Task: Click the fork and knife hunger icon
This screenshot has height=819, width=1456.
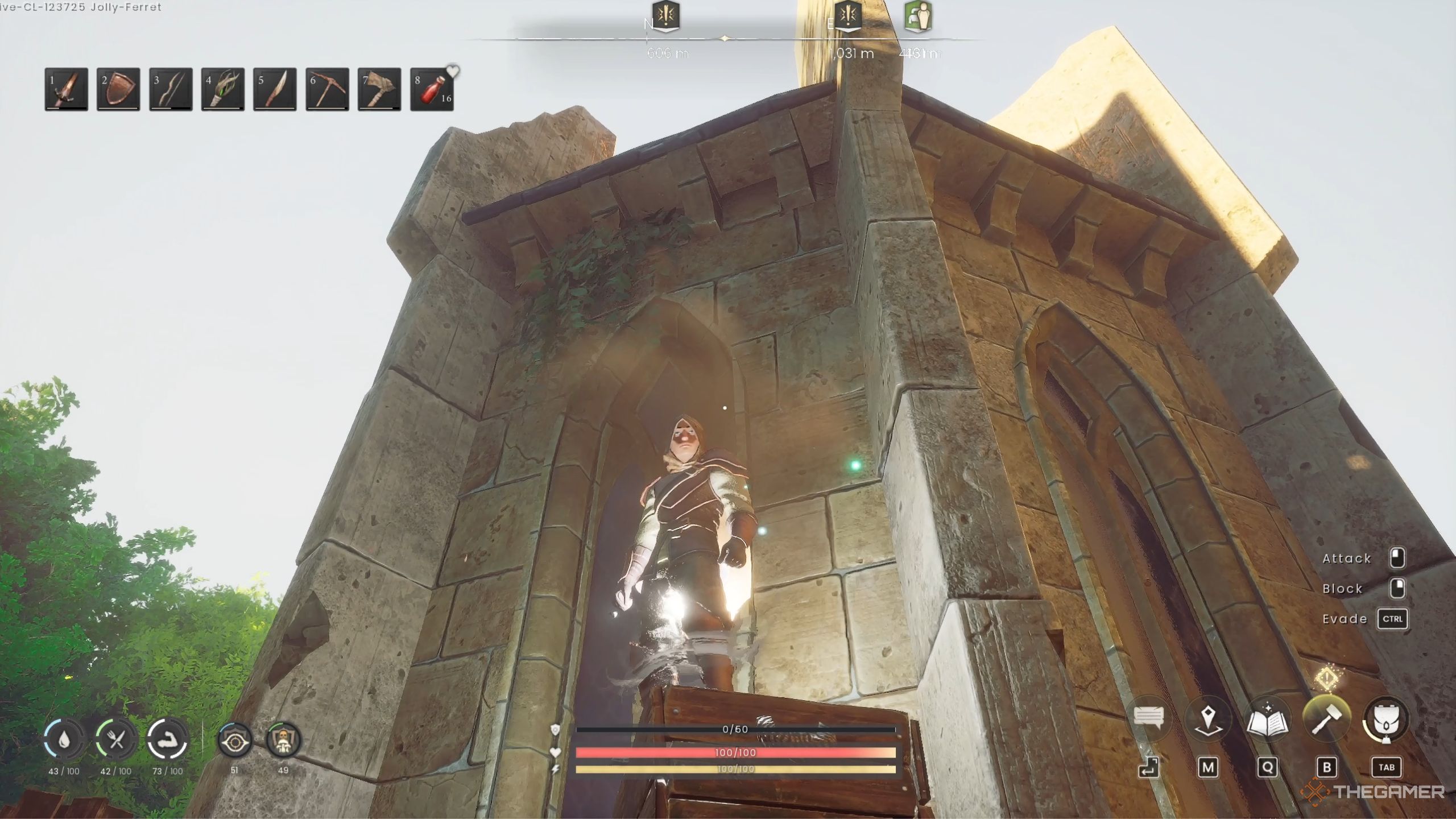Action: point(116,739)
